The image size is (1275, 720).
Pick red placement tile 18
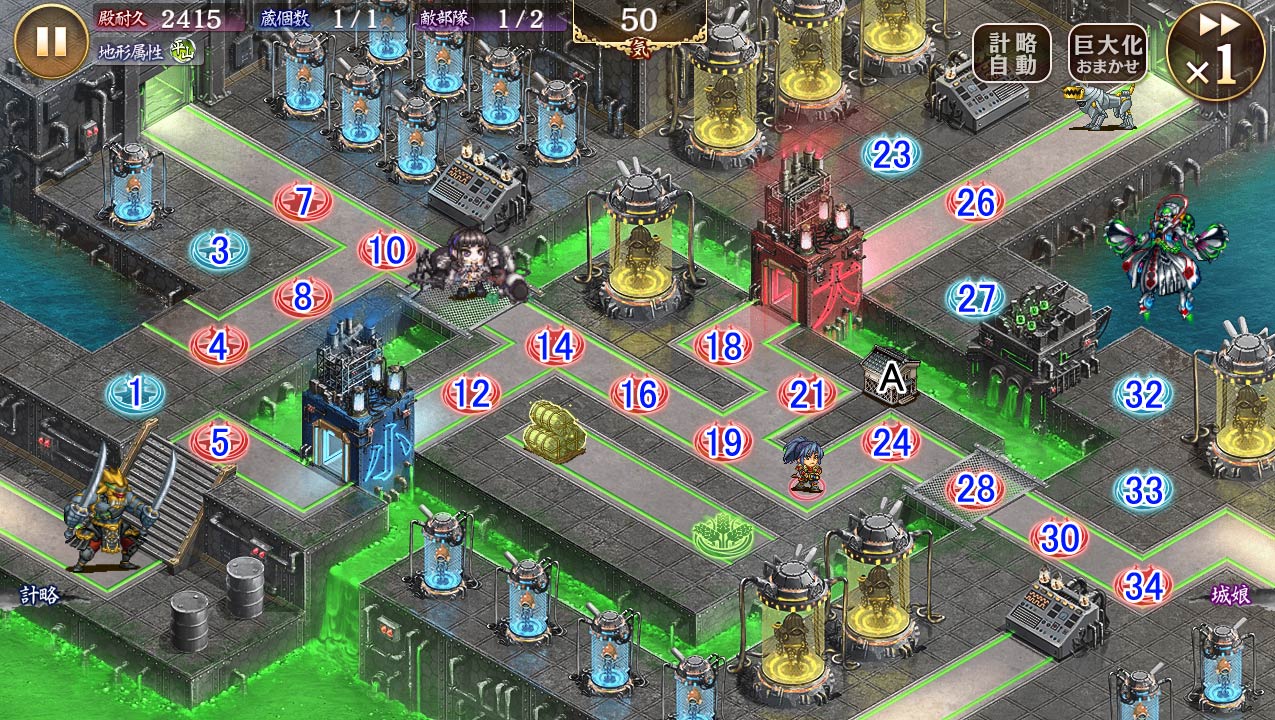(723, 346)
